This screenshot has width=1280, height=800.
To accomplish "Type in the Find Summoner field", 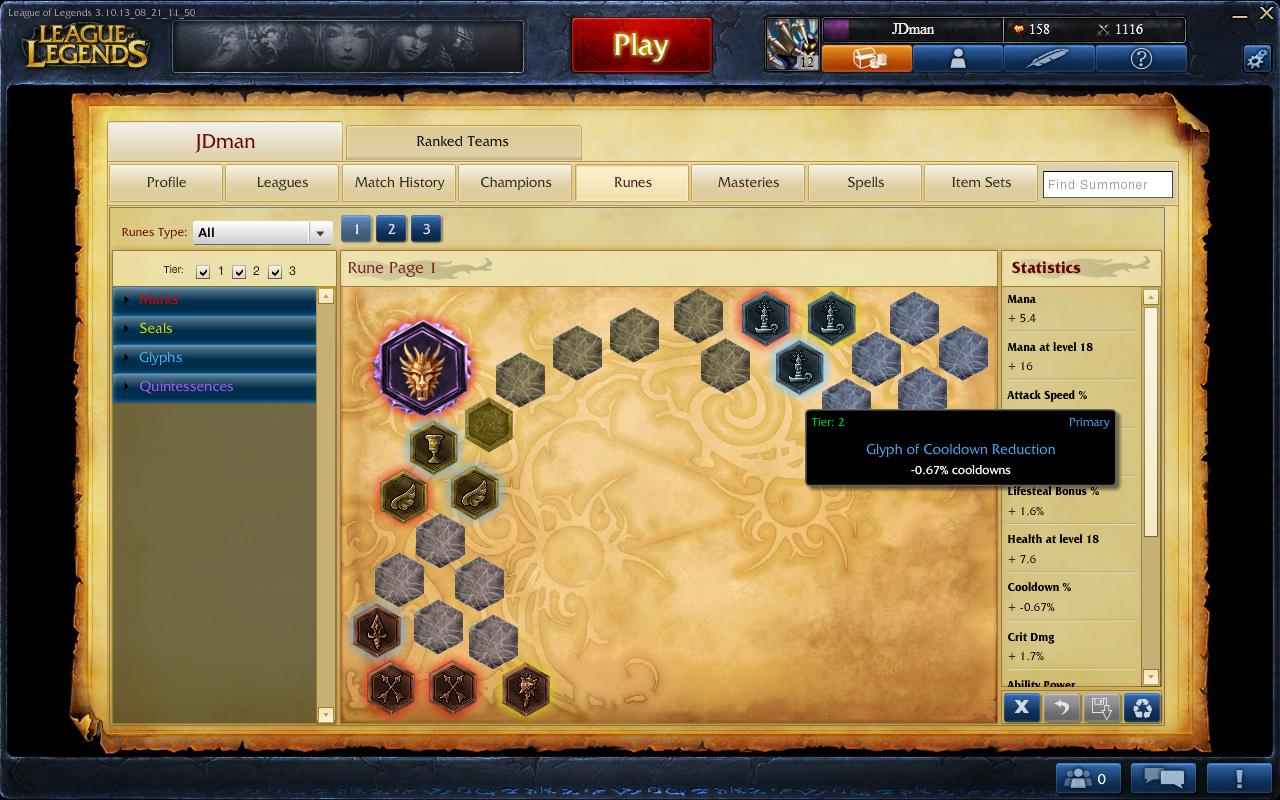I will 1107,184.
